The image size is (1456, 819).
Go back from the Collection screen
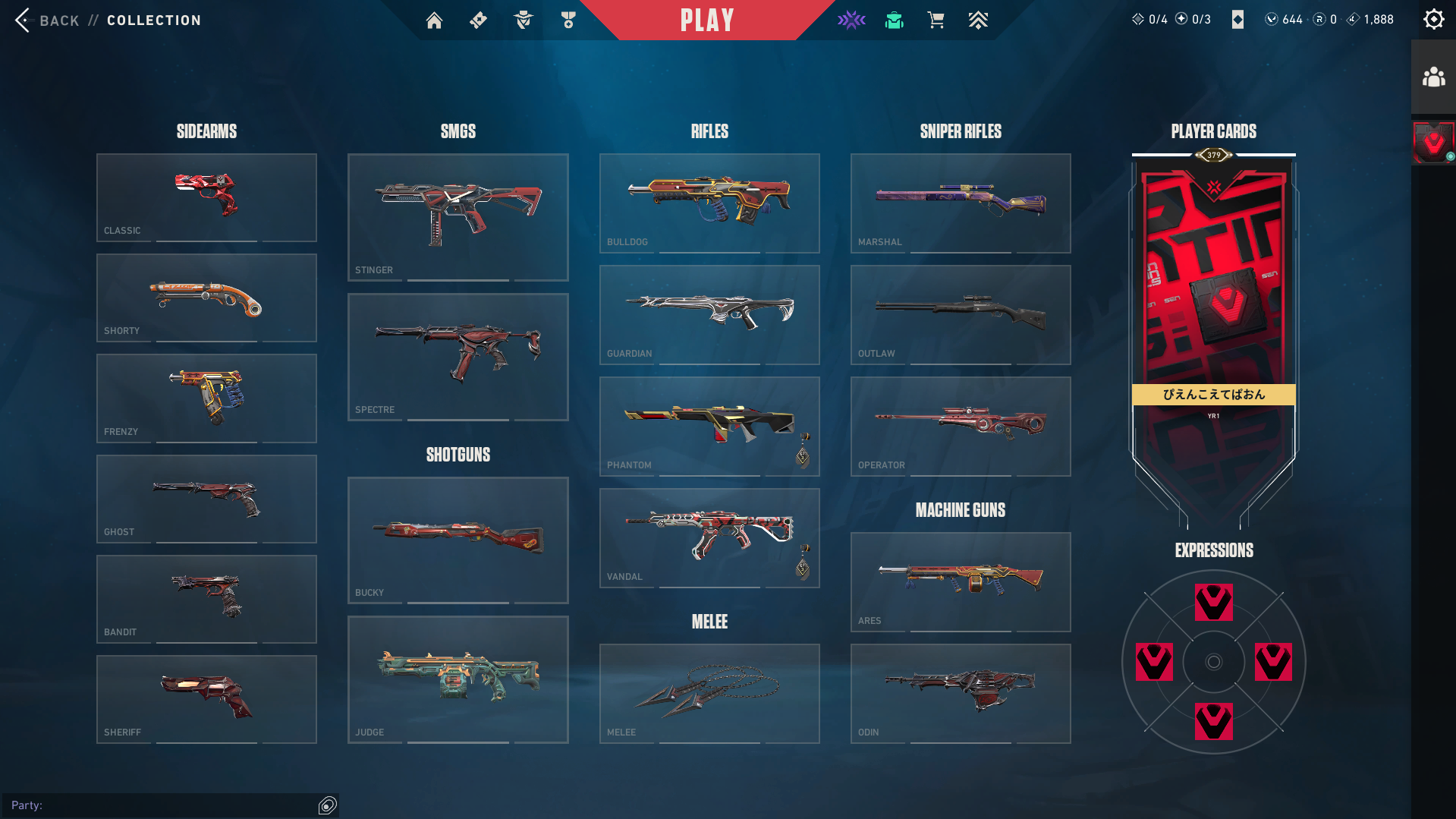(46, 20)
